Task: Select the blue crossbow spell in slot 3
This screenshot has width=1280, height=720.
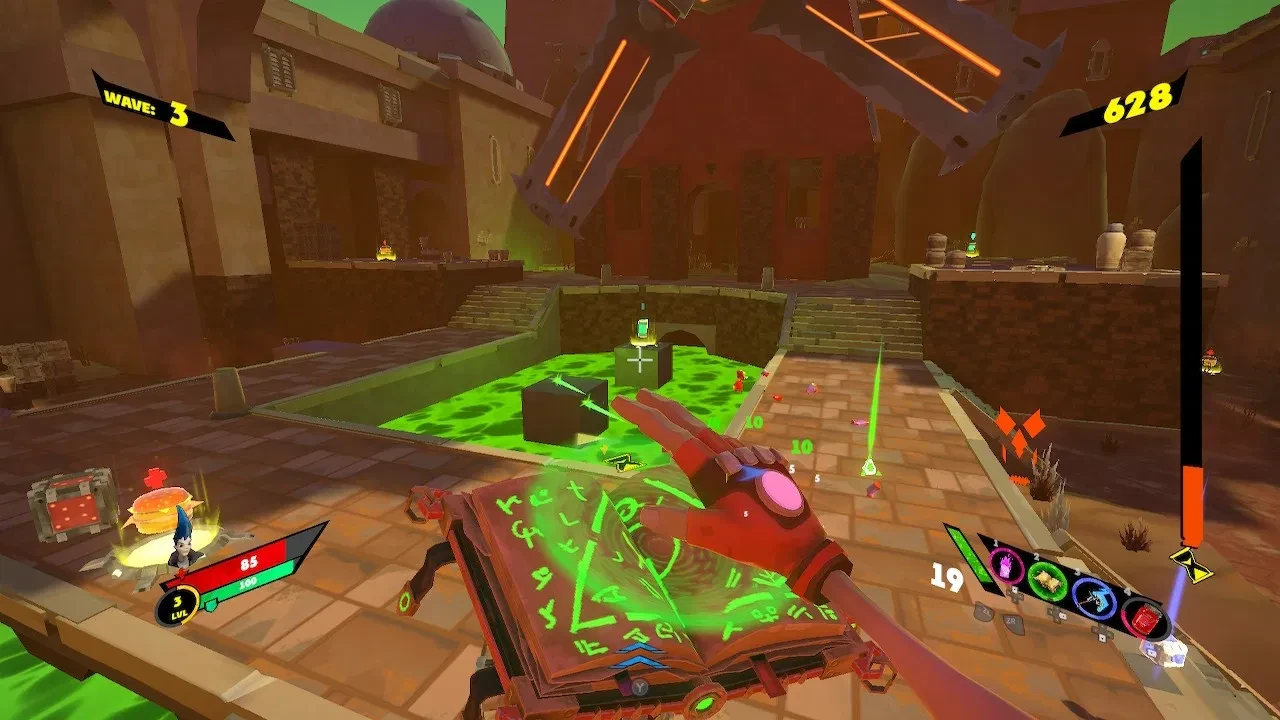Action: (1094, 600)
